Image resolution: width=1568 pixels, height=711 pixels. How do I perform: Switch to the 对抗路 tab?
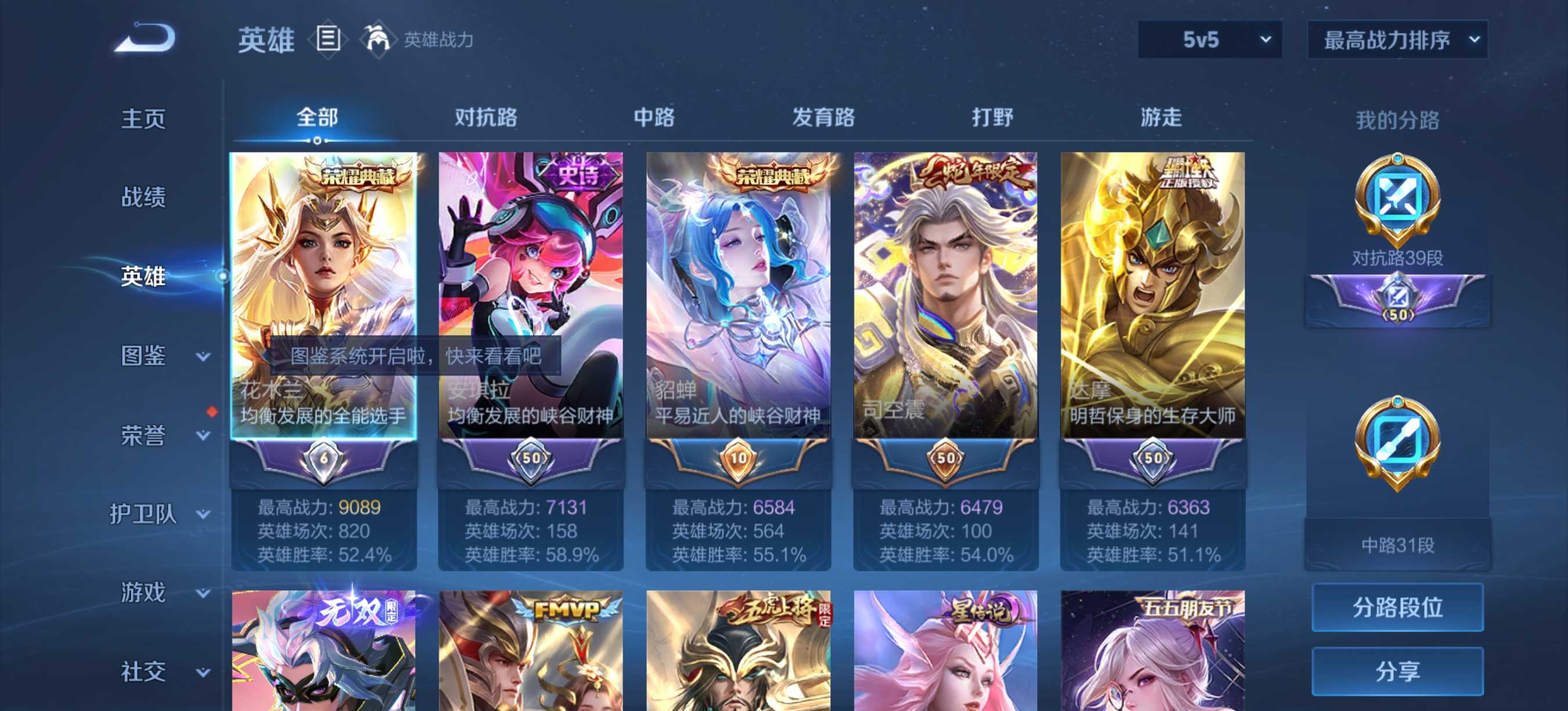click(485, 117)
